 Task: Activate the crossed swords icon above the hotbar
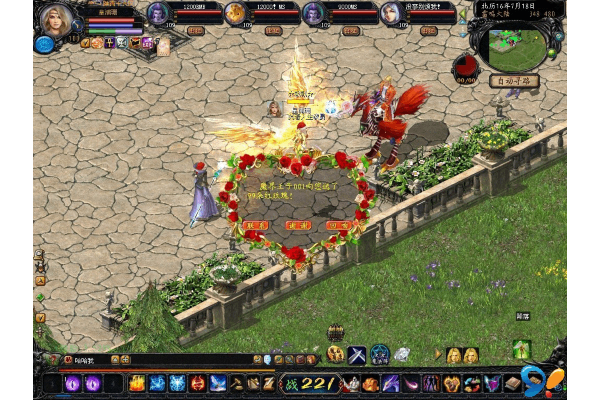tap(357, 353)
